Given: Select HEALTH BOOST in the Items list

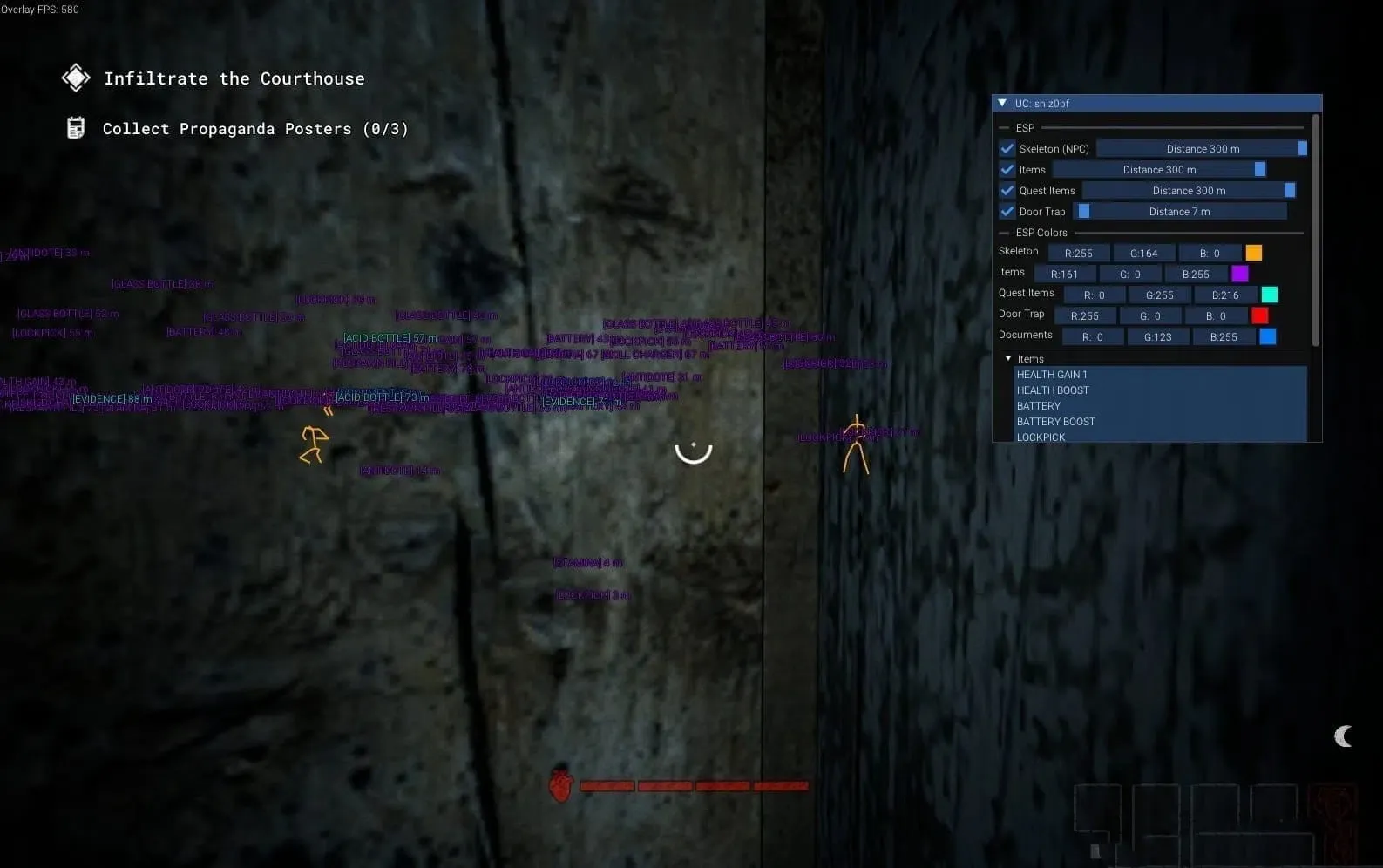Looking at the screenshot, I should (x=1053, y=390).
